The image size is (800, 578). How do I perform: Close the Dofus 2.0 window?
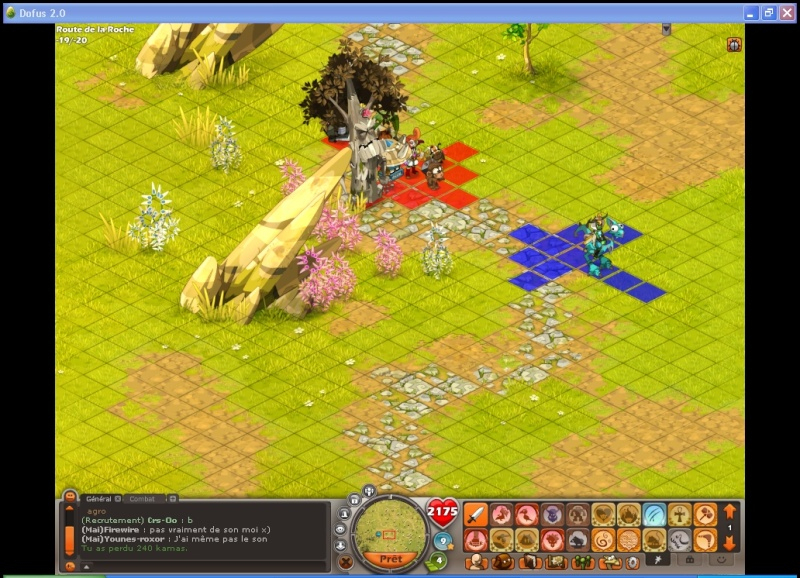(788, 13)
